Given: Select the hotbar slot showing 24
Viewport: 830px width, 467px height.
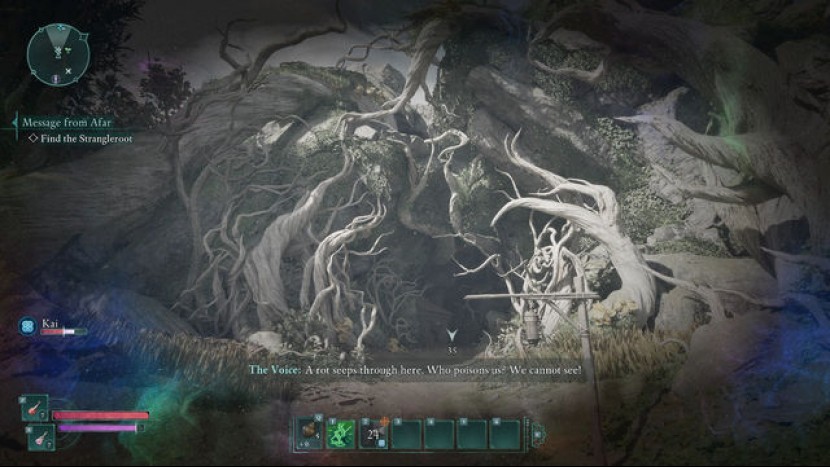Looking at the screenshot, I should point(374,433).
